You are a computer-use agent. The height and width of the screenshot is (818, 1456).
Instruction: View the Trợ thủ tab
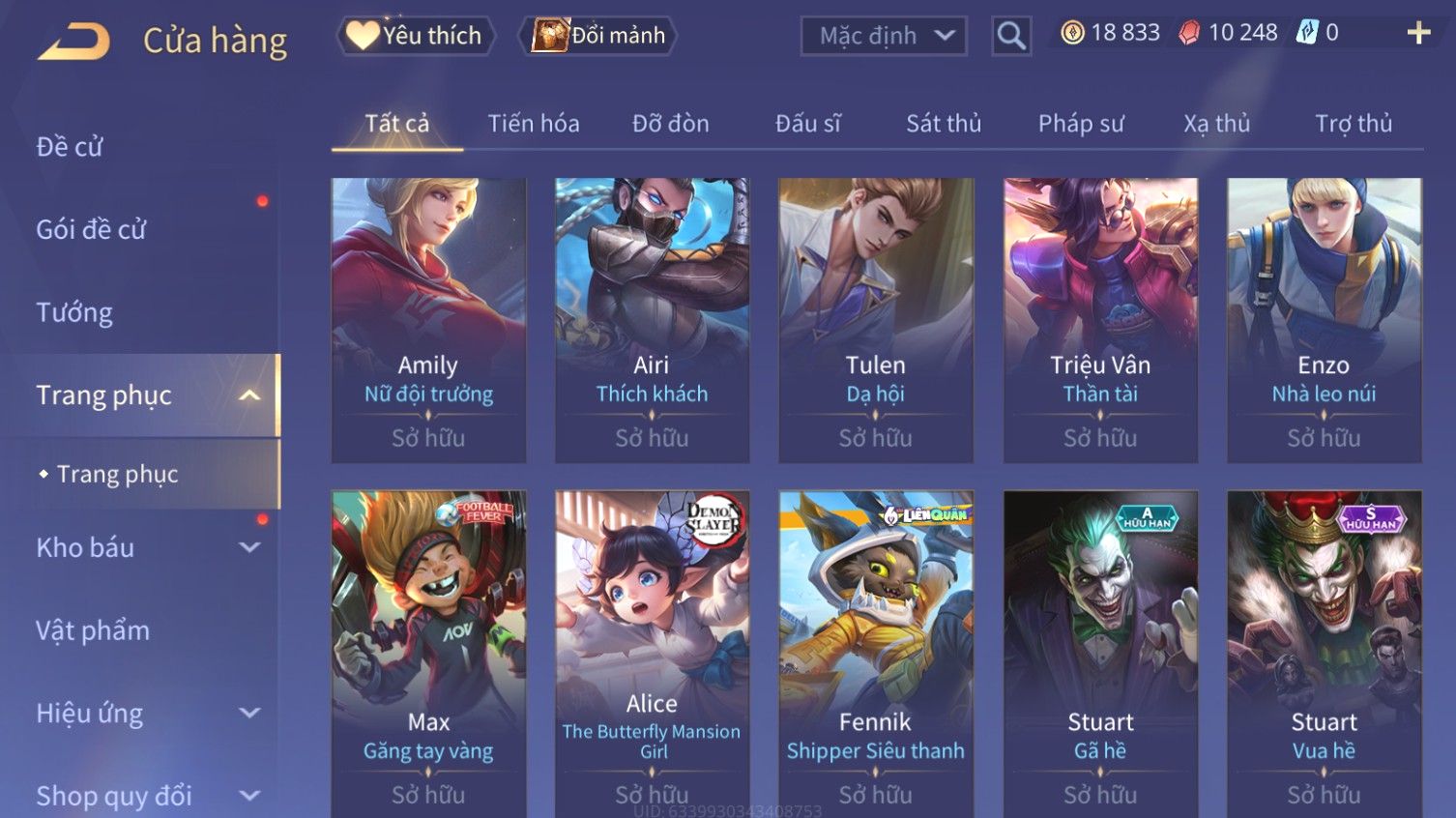(x=1353, y=124)
